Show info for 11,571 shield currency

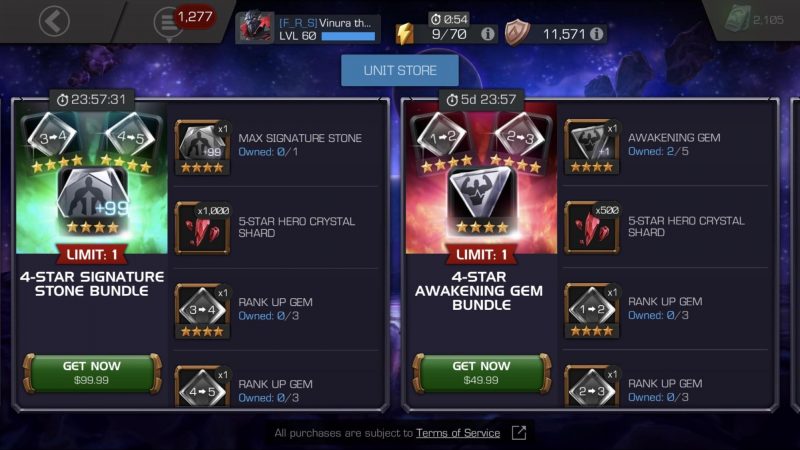[x=596, y=34]
